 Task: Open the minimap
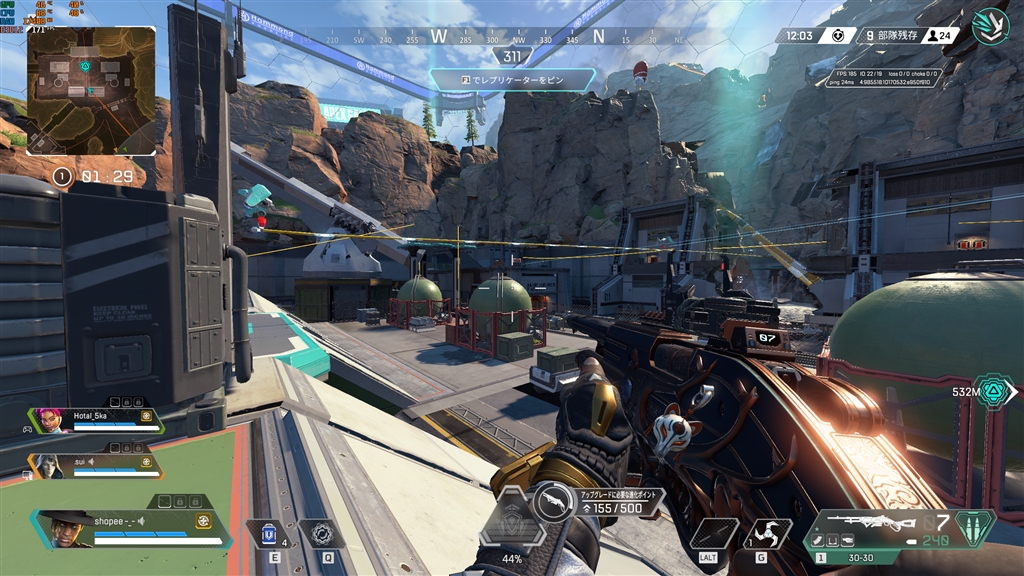(x=91, y=90)
